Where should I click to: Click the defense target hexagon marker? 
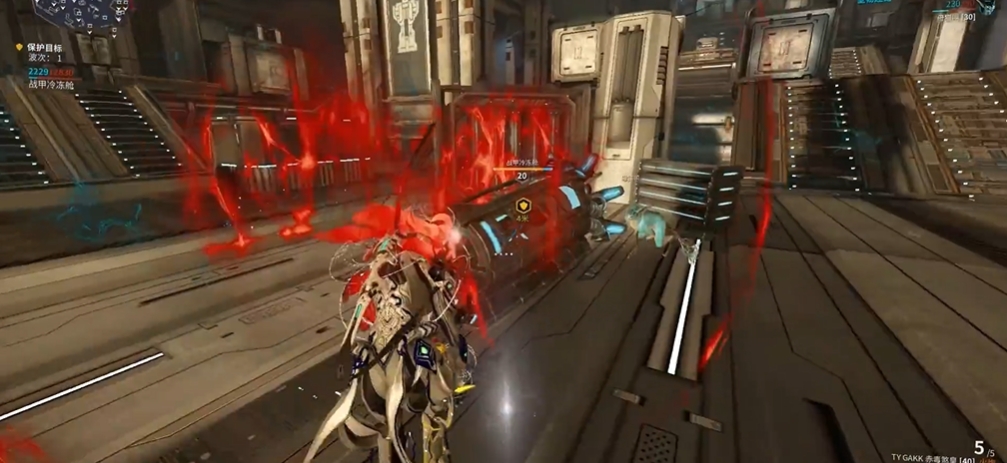pyautogui.click(x=522, y=206)
